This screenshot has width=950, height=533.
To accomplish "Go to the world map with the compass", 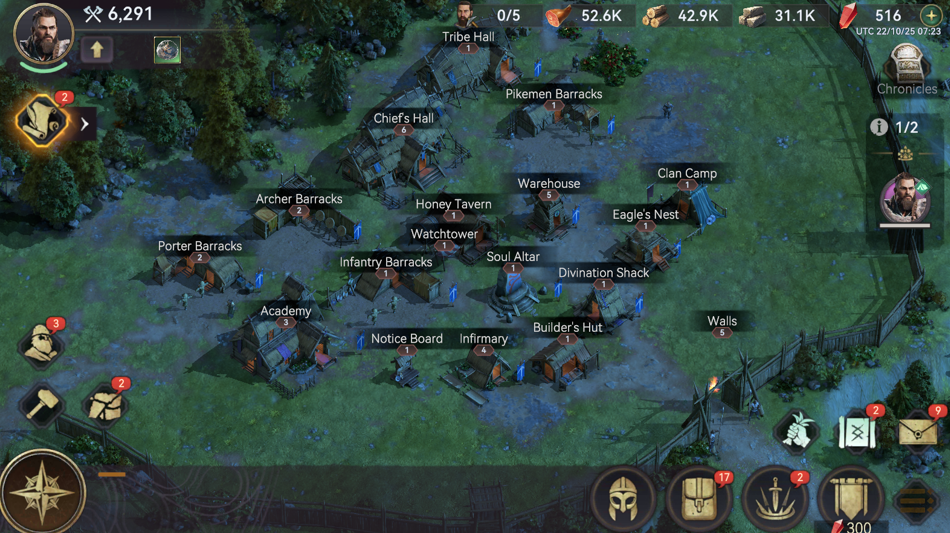I will coord(43,492).
